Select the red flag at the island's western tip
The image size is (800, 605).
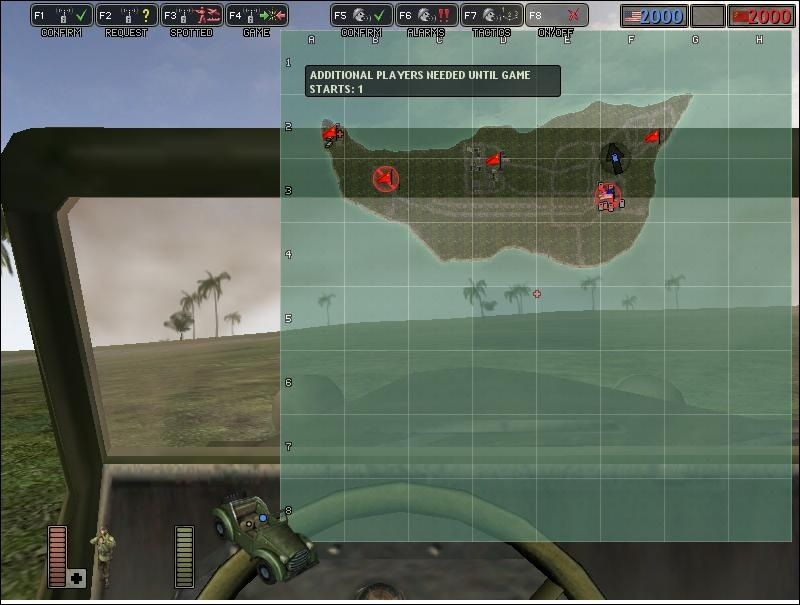click(x=331, y=133)
